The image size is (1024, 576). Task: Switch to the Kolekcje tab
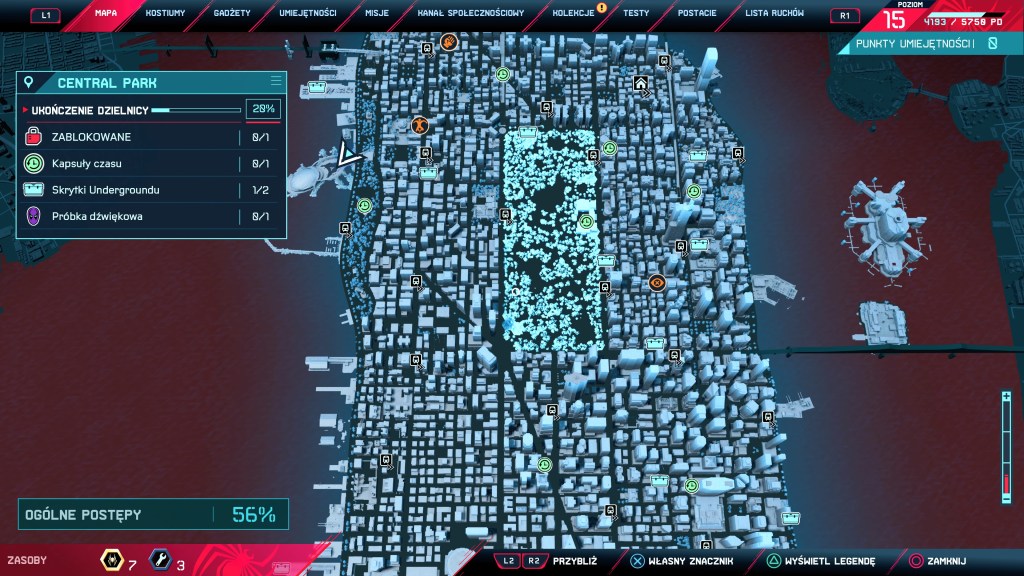point(573,13)
